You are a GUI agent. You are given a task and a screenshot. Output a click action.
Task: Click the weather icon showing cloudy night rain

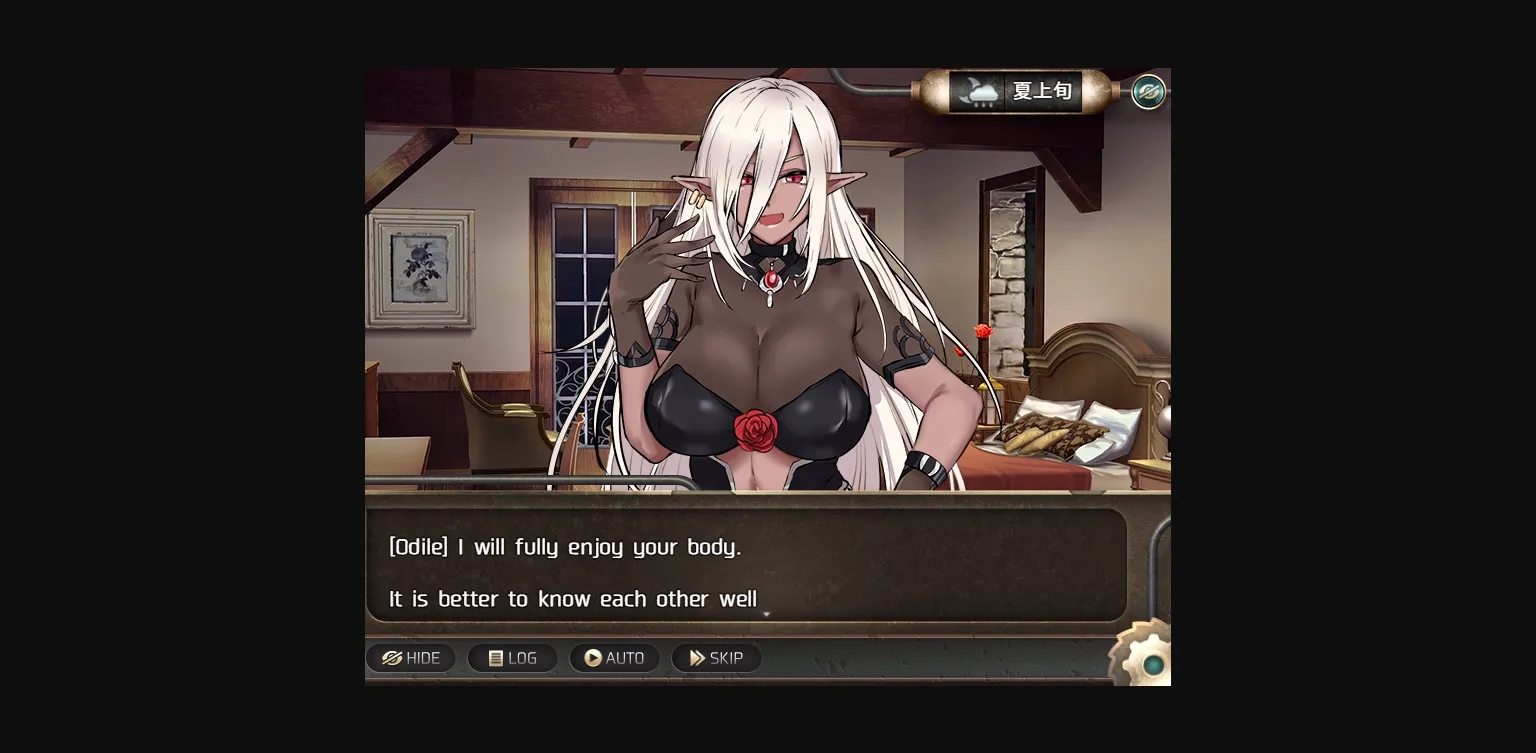coord(982,91)
